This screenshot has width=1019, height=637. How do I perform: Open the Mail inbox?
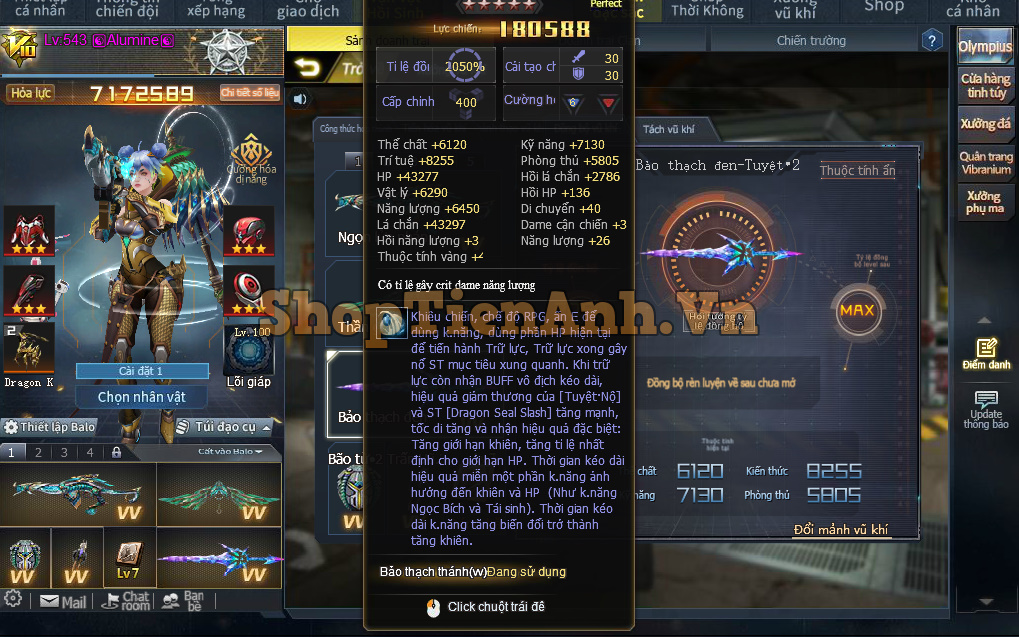point(63,601)
